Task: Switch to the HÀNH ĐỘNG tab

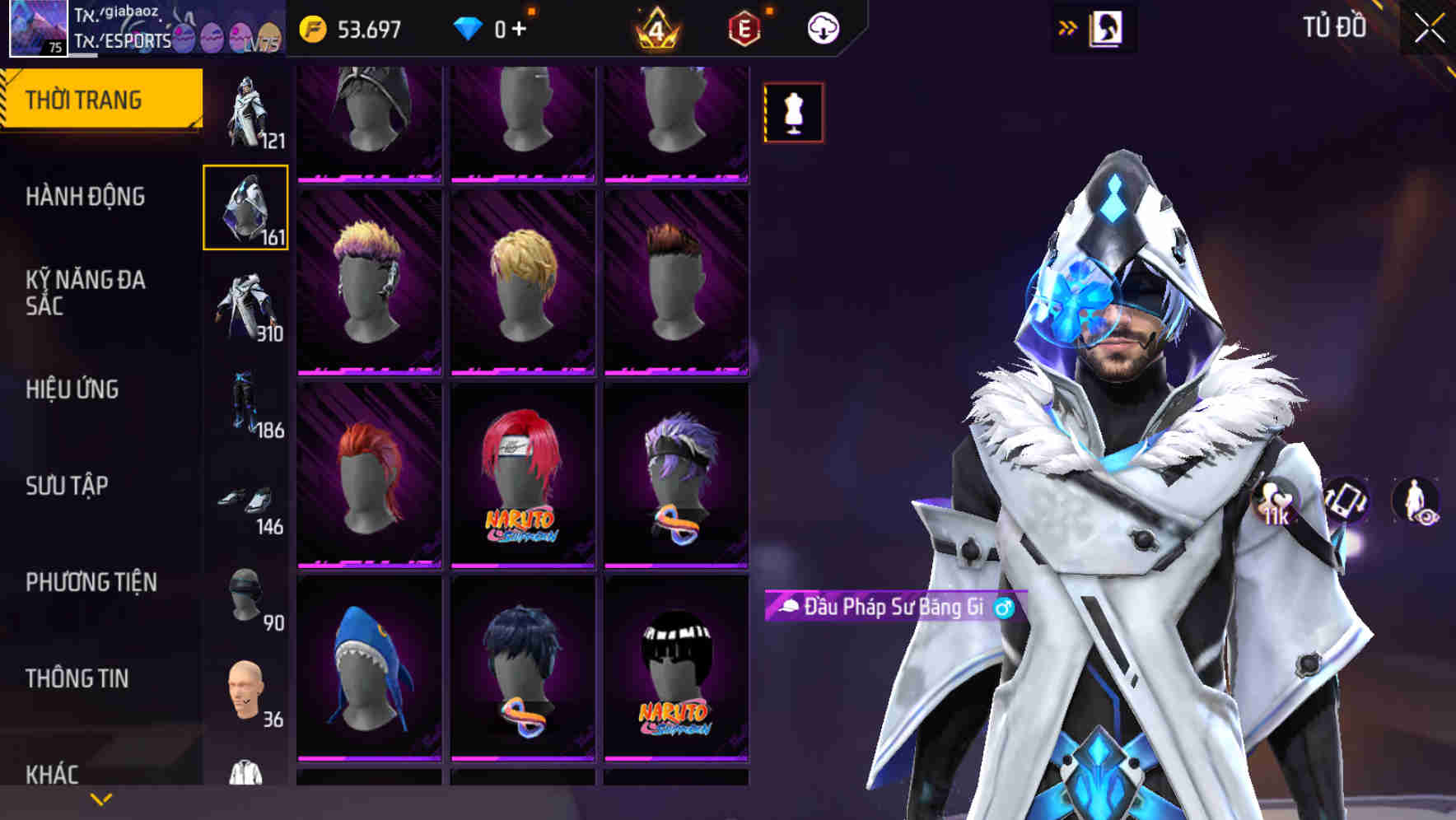Action: pyautogui.click(x=85, y=198)
